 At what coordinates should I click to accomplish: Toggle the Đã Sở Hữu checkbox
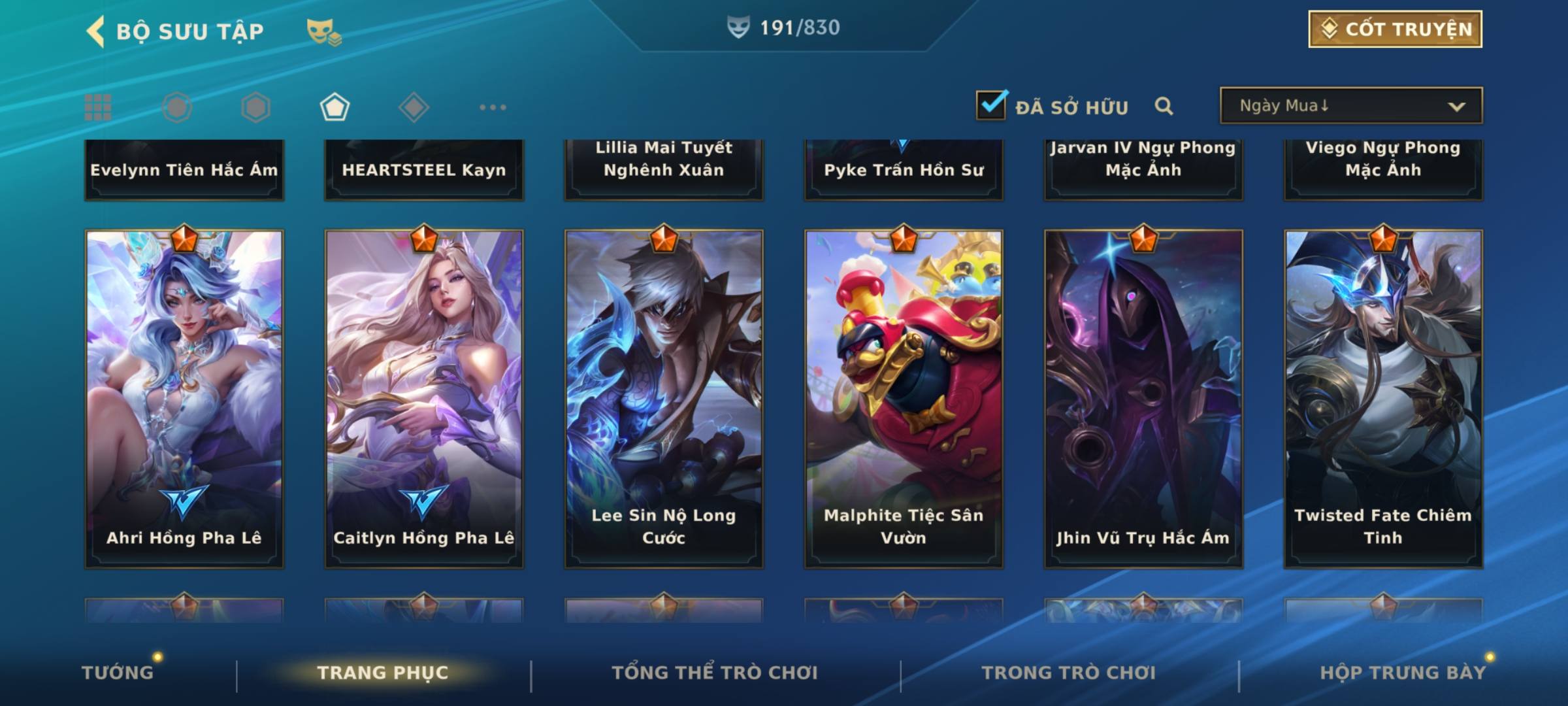(991, 105)
